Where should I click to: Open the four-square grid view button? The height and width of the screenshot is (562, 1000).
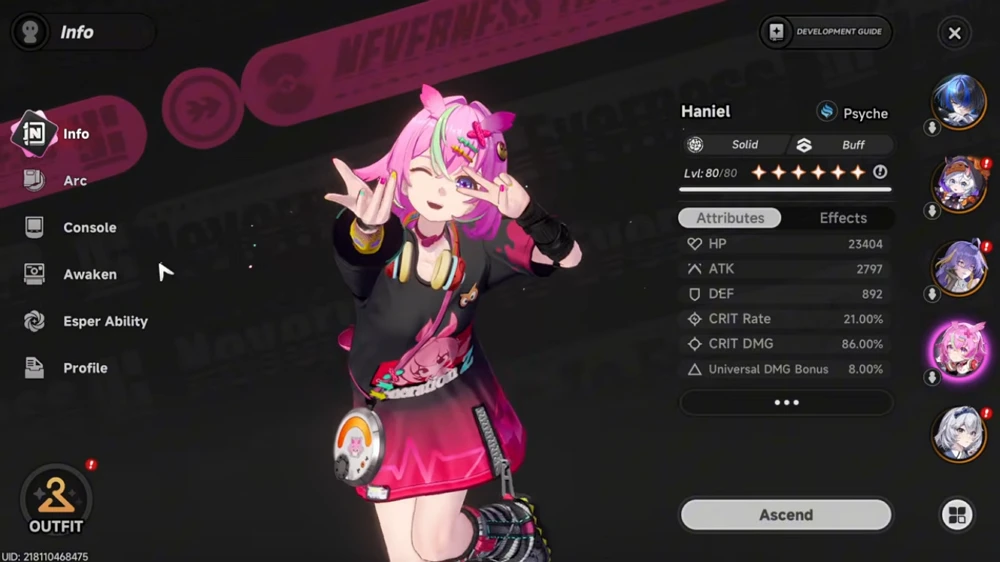[x=957, y=515]
